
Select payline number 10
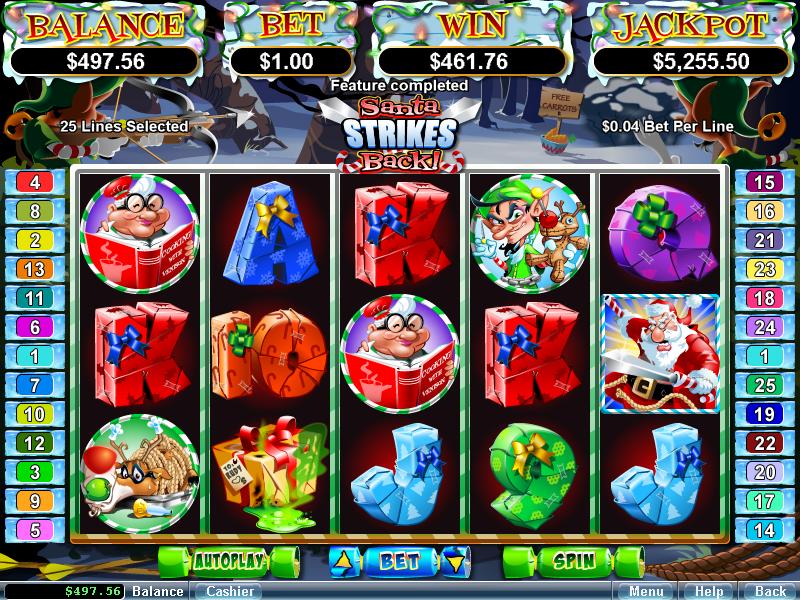click(35, 414)
